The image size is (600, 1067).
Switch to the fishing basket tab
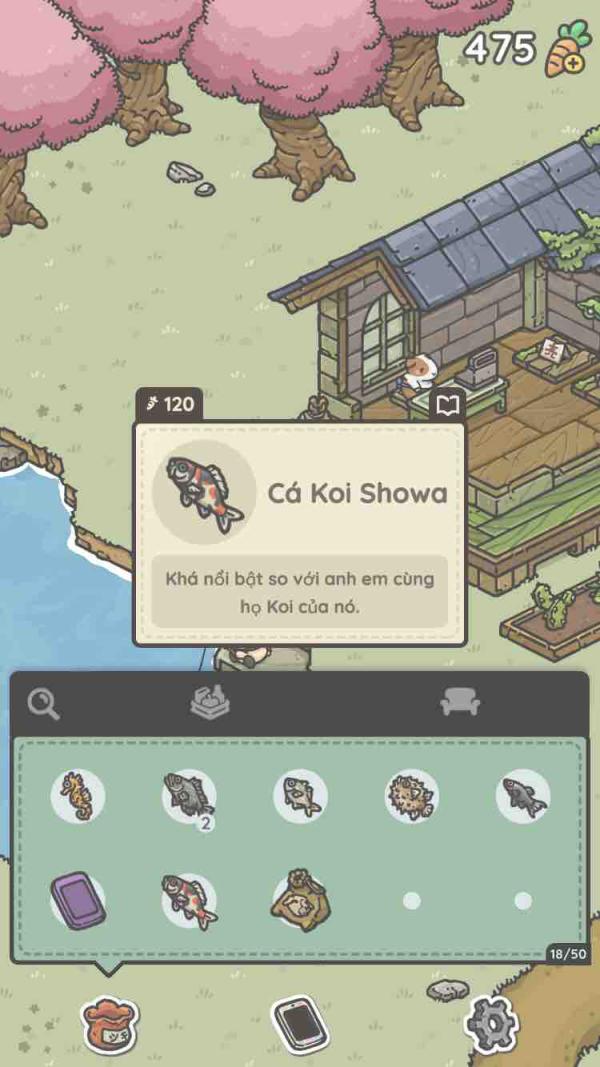point(210,703)
